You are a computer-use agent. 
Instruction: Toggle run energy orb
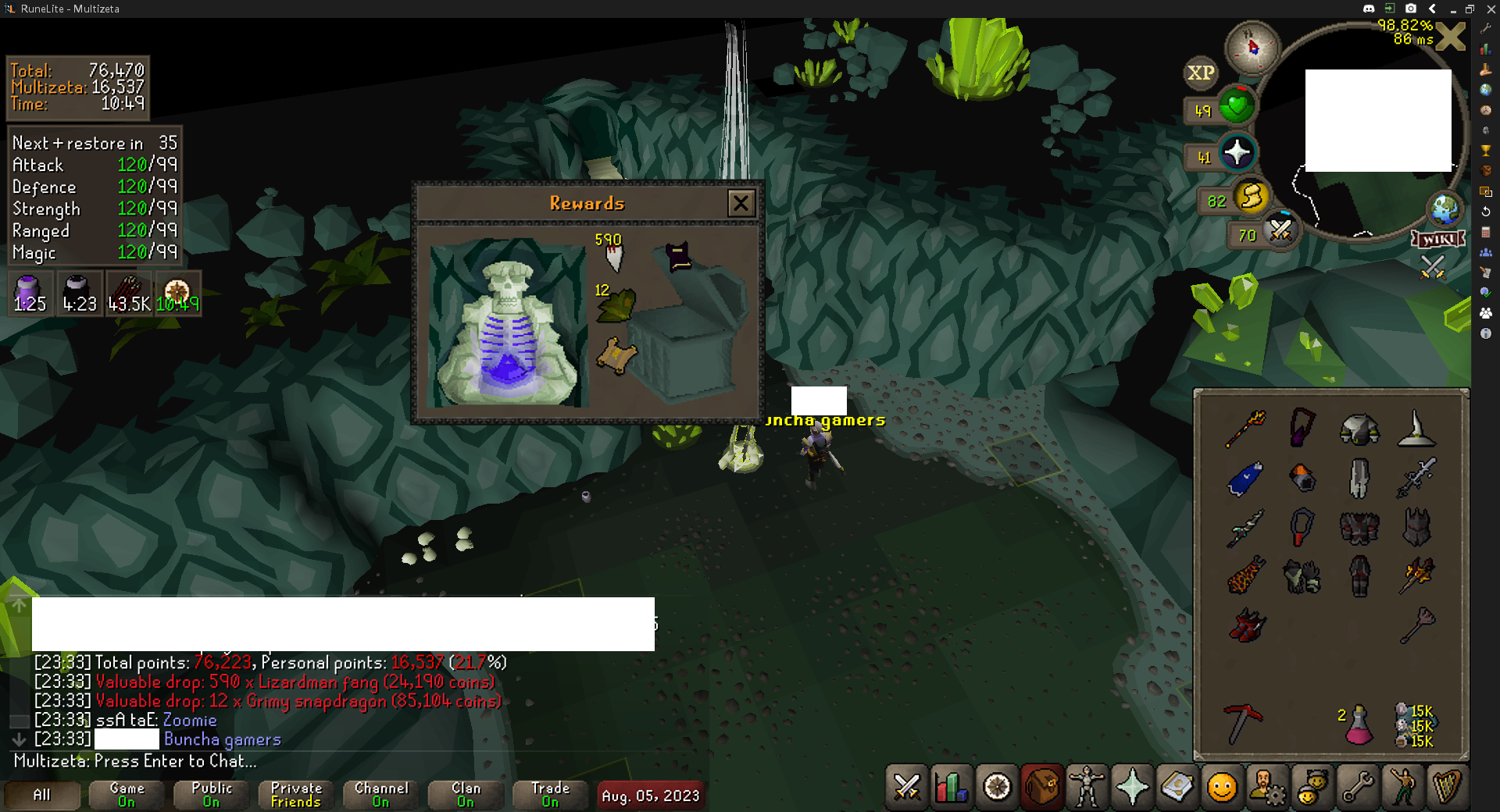point(1251,197)
